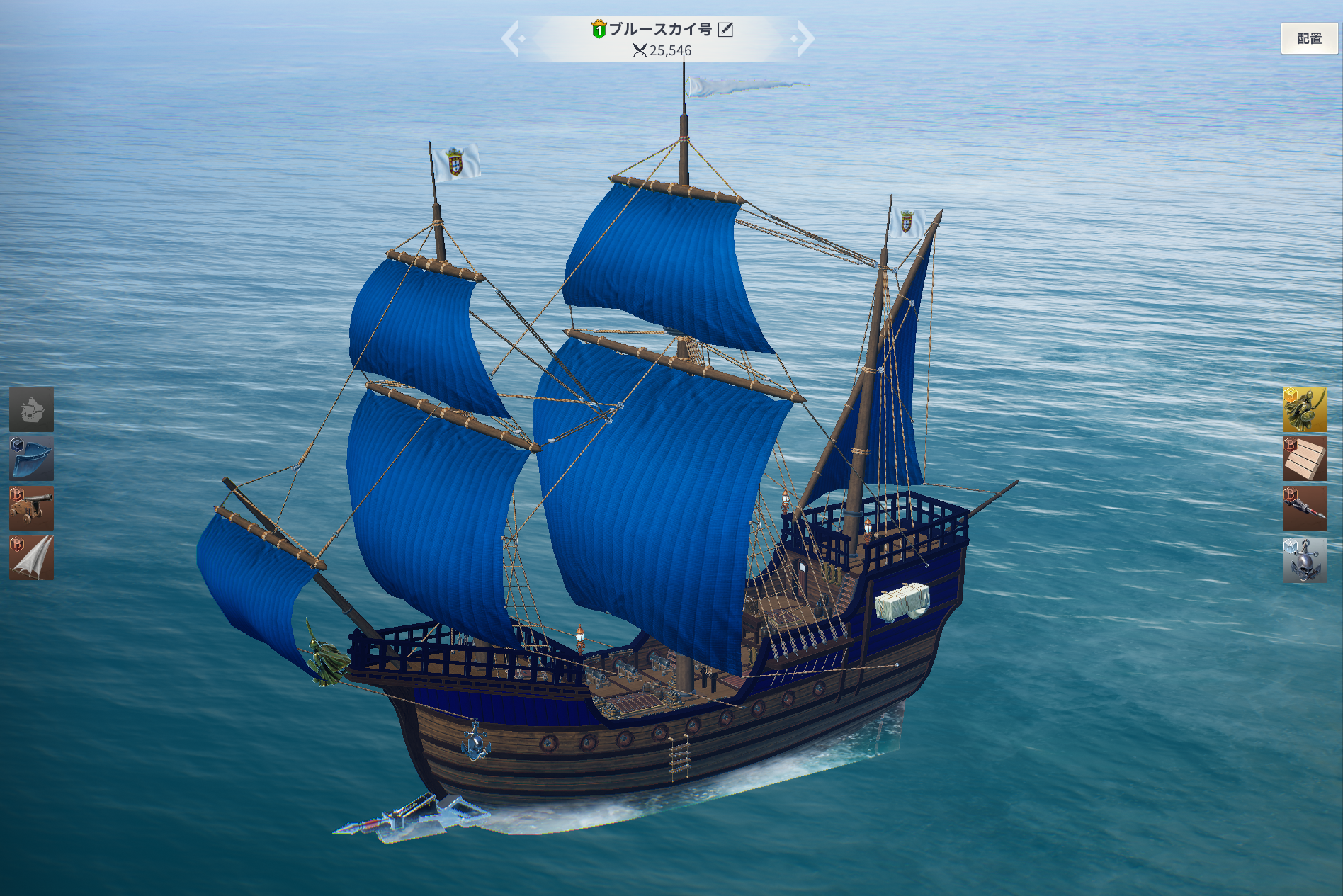Open the wooden planks equipment slot
The image size is (1343, 896).
click(x=1305, y=459)
